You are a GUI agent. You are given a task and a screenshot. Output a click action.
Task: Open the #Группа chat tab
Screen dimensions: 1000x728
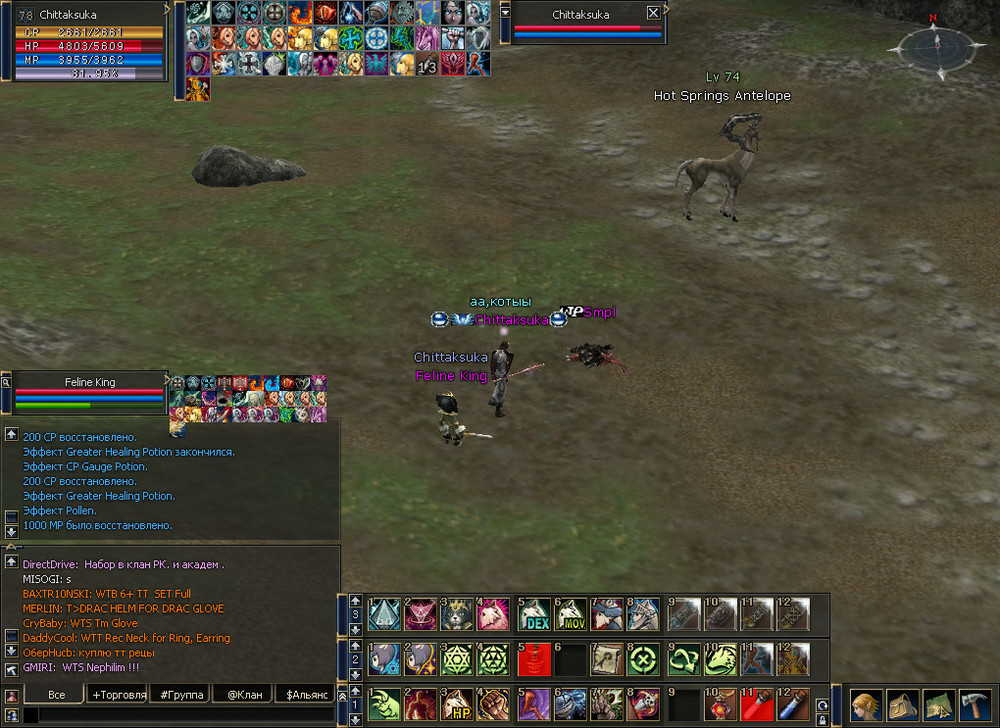point(182,694)
